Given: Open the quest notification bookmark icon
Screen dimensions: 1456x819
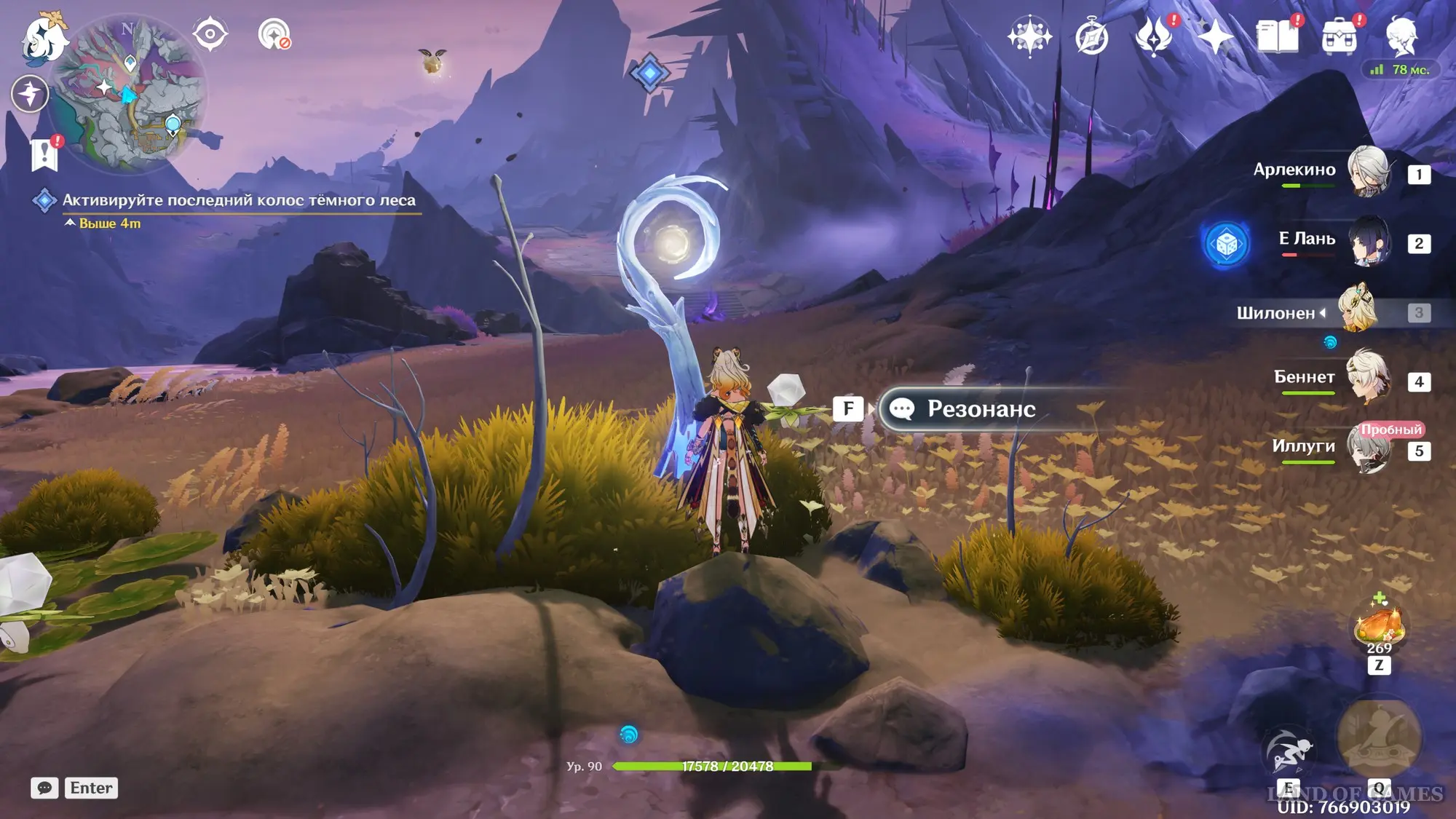Looking at the screenshot, I should (x=45, y=154).
